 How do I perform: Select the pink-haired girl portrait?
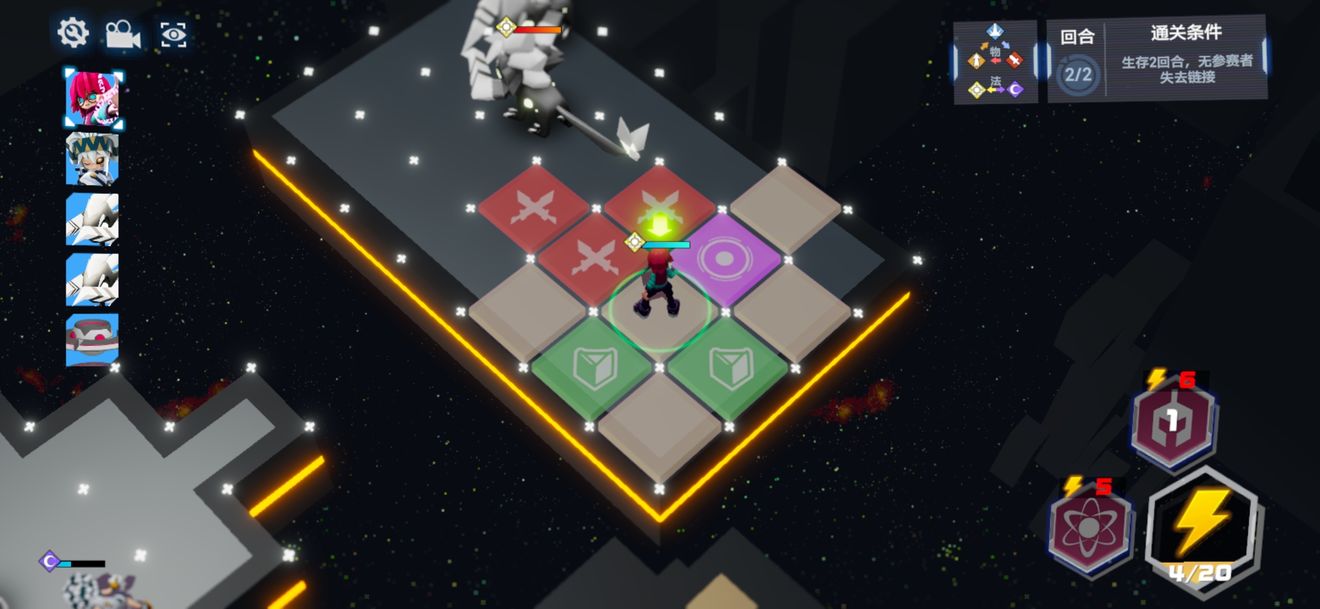pyautogui.click(x=92, y=97)
